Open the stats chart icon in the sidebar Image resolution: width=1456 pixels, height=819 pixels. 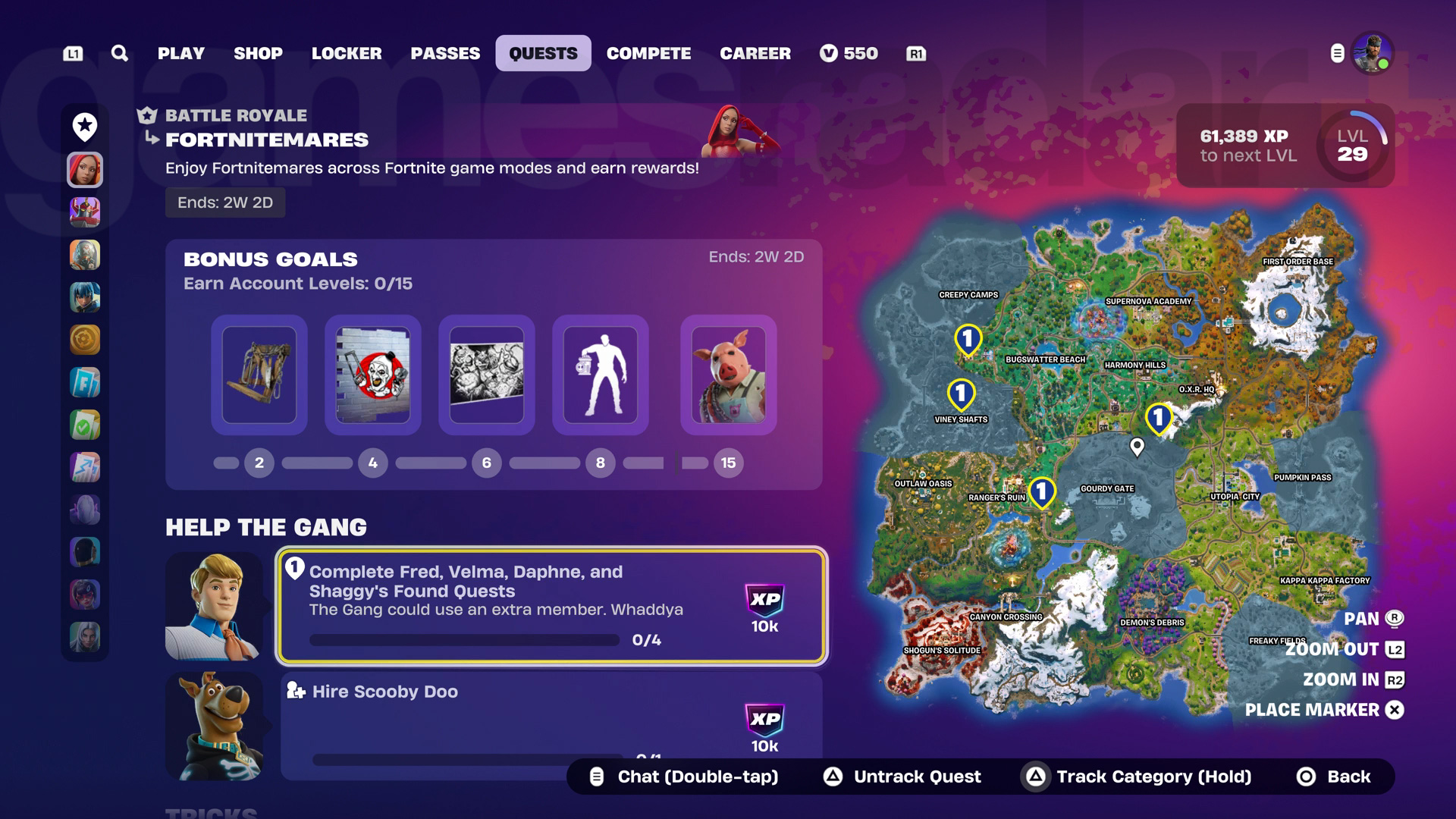point(84,467)
